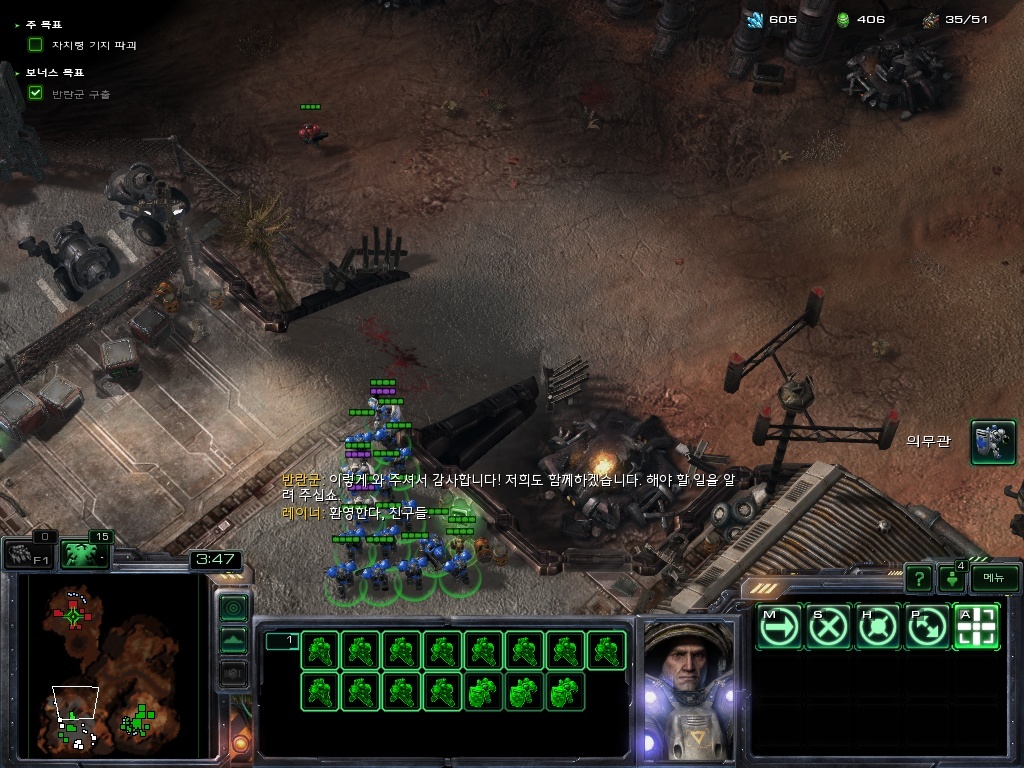Select all army units button
The image size is (1024, 768).
85,554
